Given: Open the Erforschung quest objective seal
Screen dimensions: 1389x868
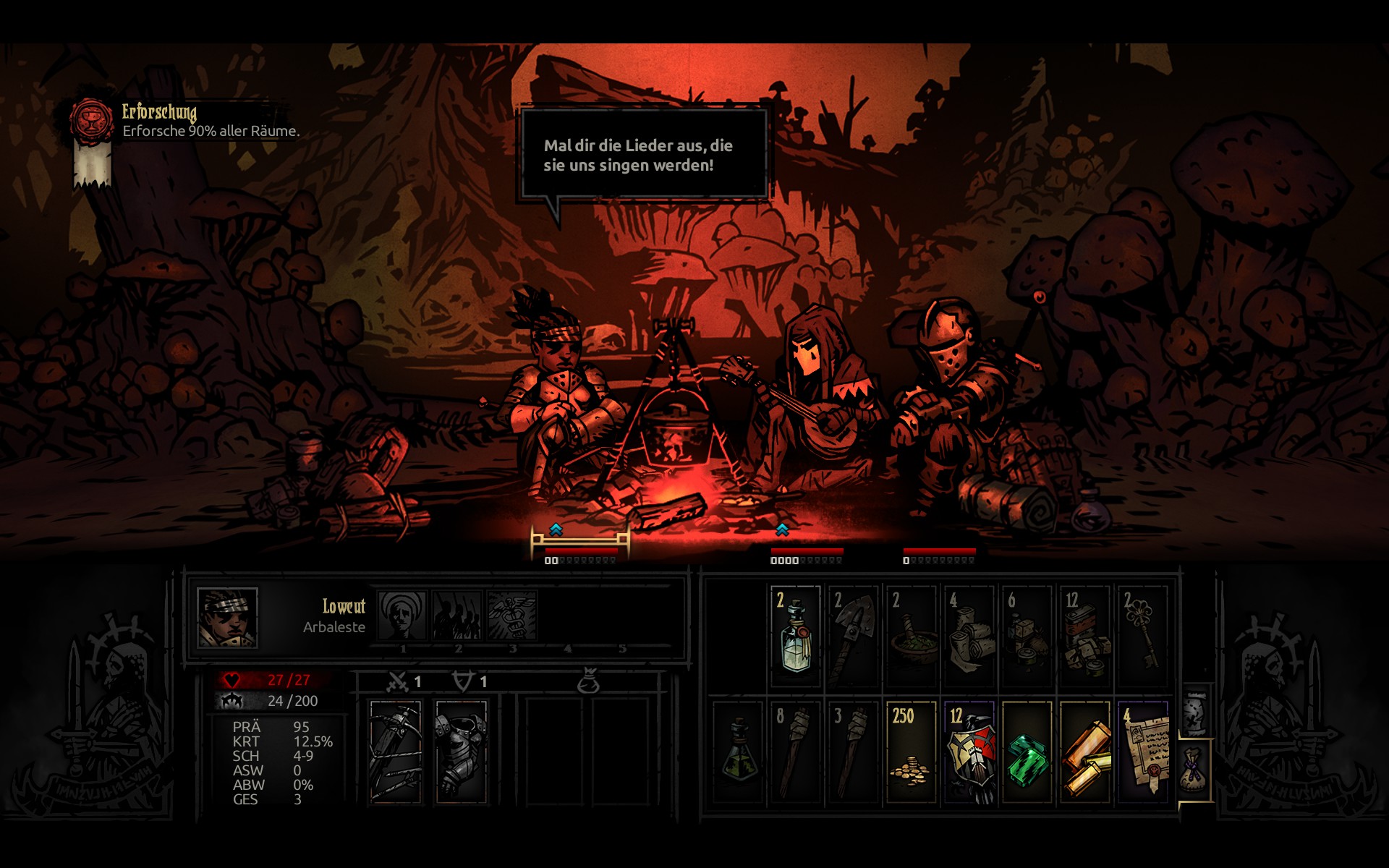Looking at the screenshot, I should tap(92, 121).
